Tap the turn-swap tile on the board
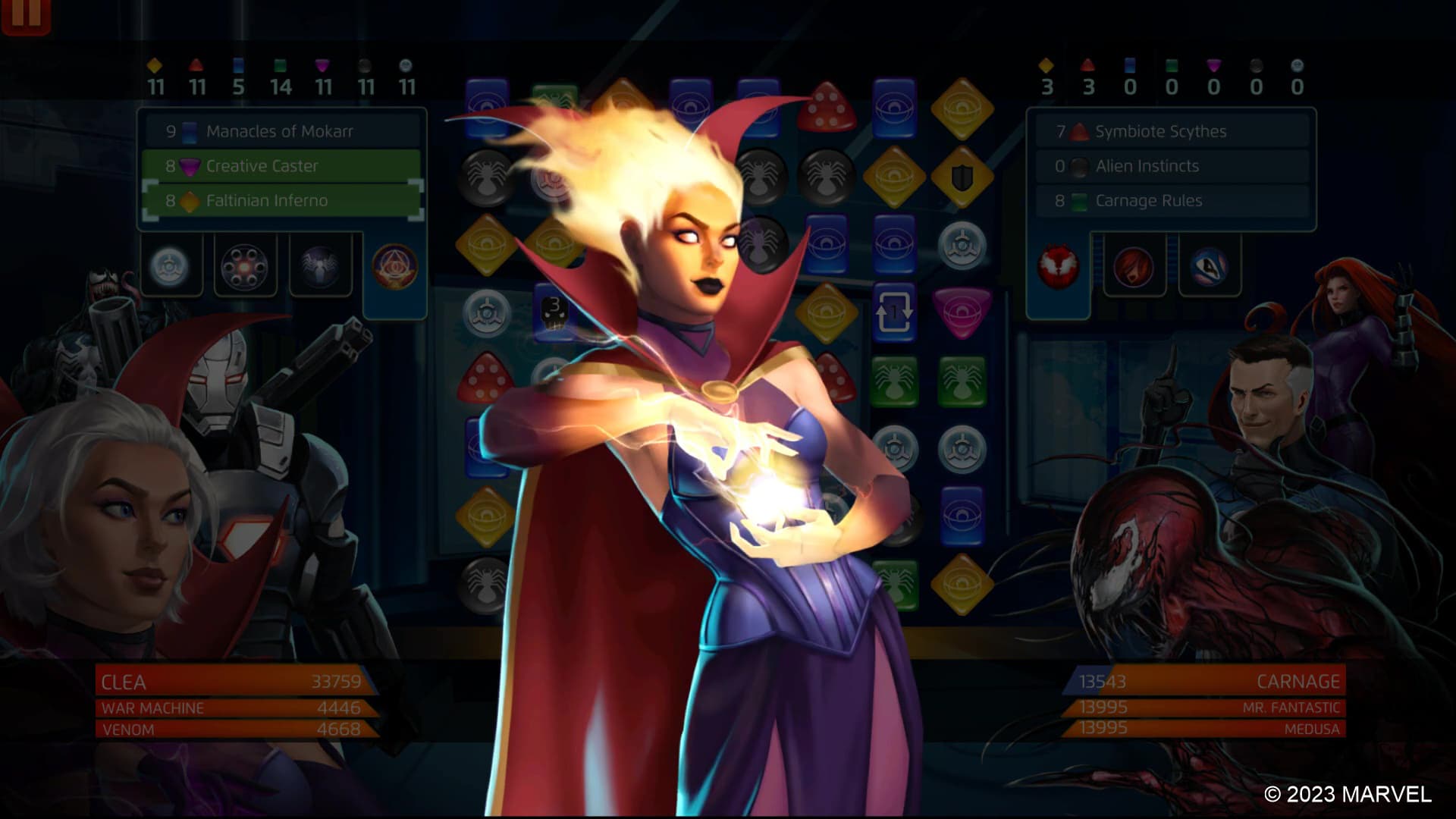The width and height of the screenshot is (1456, 819). pos(895,309)
